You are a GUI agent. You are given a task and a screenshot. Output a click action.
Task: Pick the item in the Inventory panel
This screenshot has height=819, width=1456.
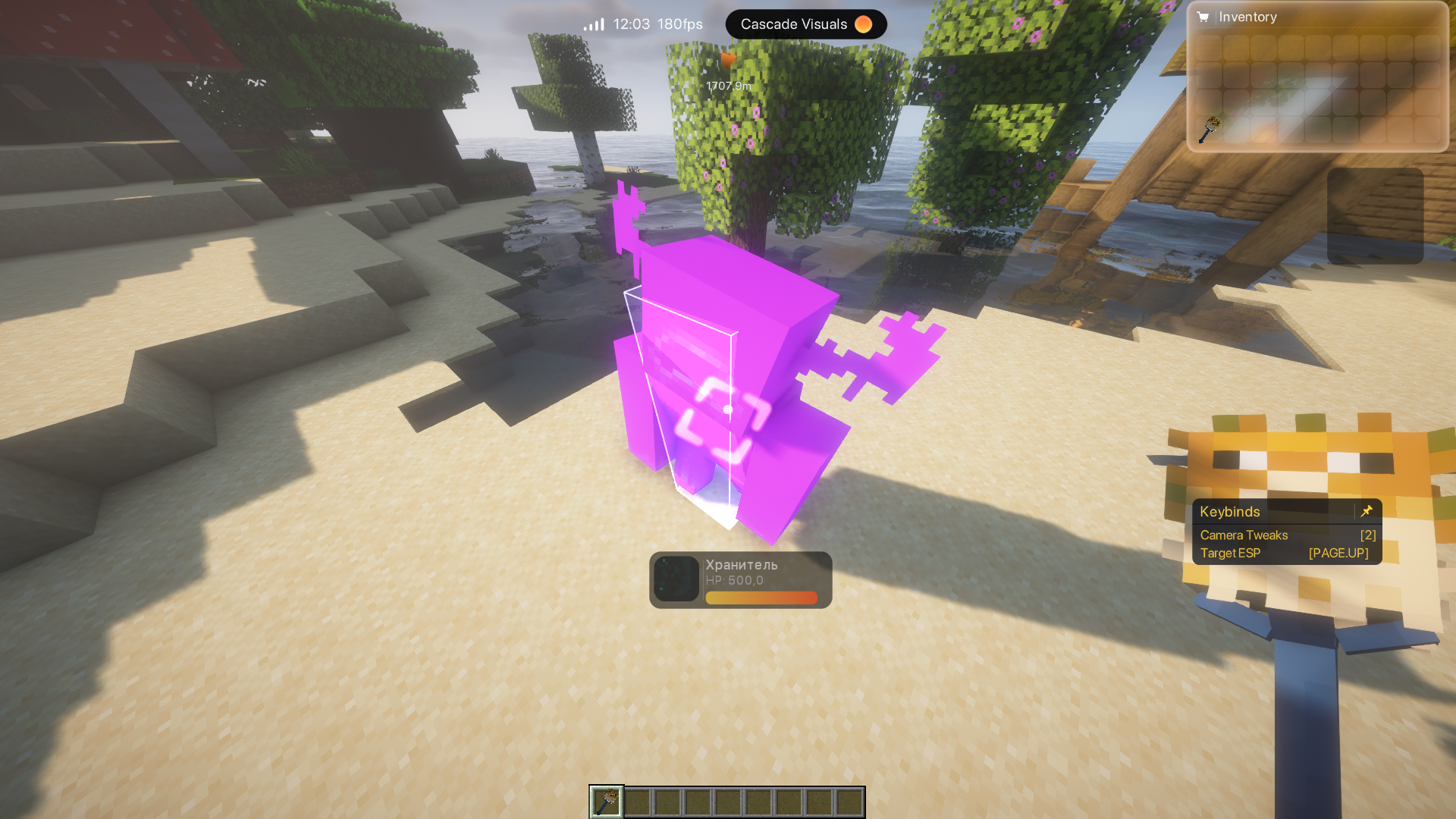[1208, 130]
